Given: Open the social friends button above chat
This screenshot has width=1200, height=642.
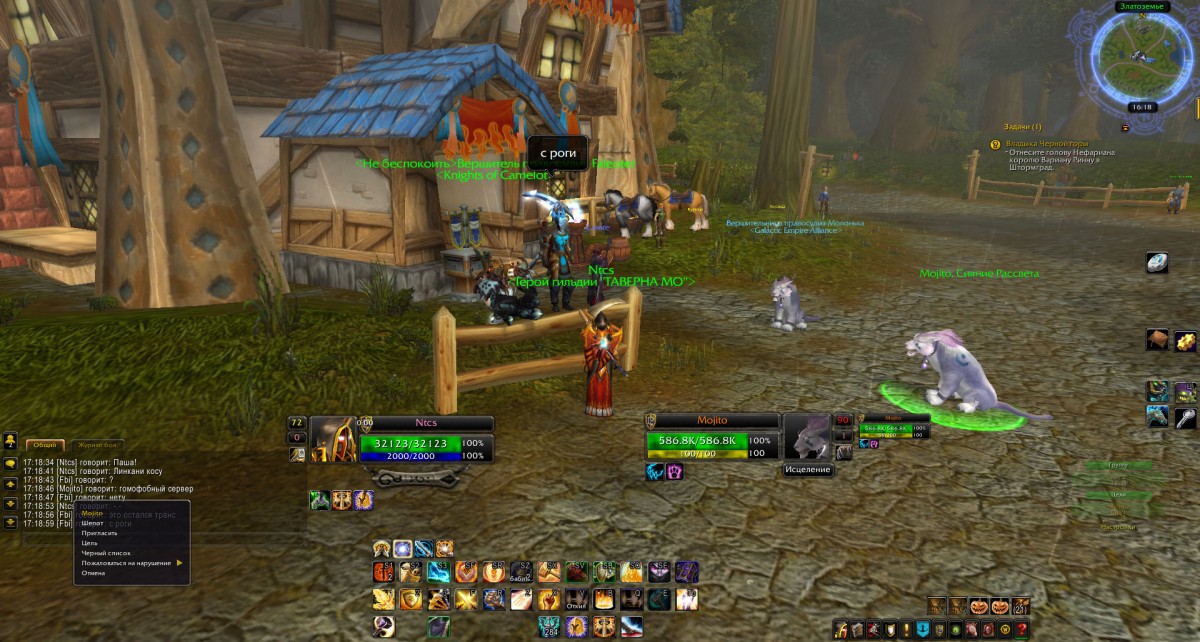Looking at the screenshot, I should coord(10,440).
